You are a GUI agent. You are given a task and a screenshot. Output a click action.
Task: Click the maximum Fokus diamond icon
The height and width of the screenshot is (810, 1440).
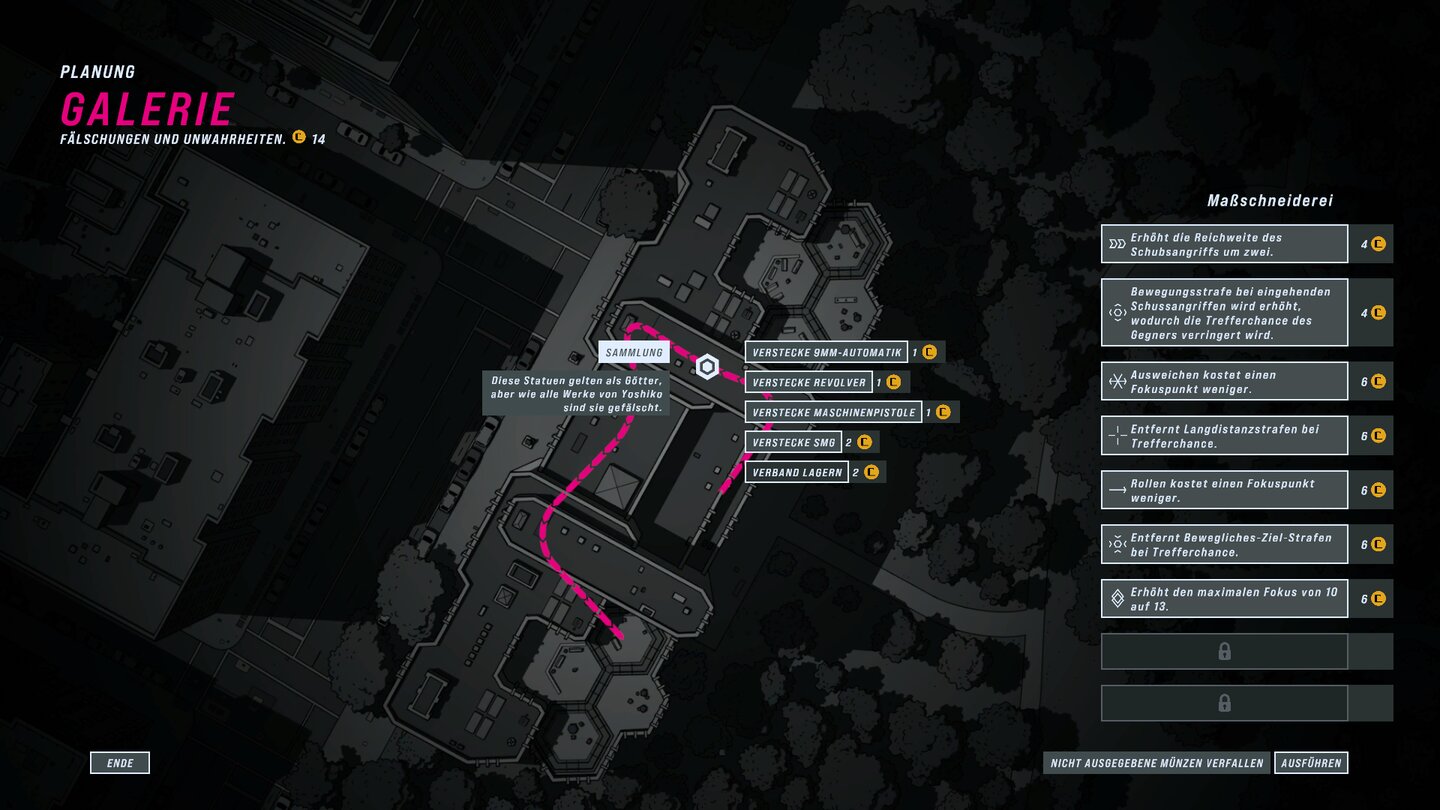coord(1116,597)
